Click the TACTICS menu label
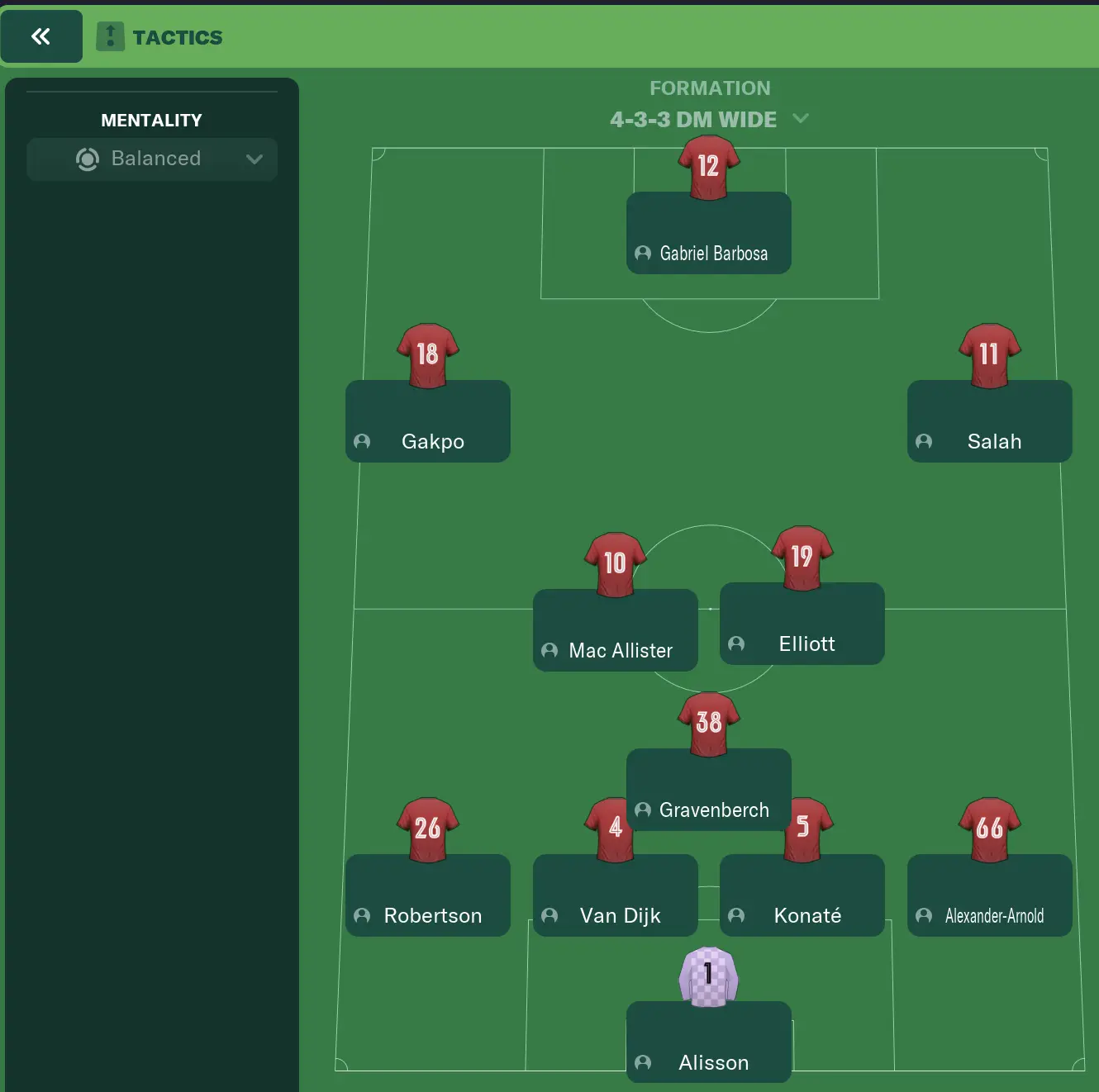 click(x=177, y=36)
